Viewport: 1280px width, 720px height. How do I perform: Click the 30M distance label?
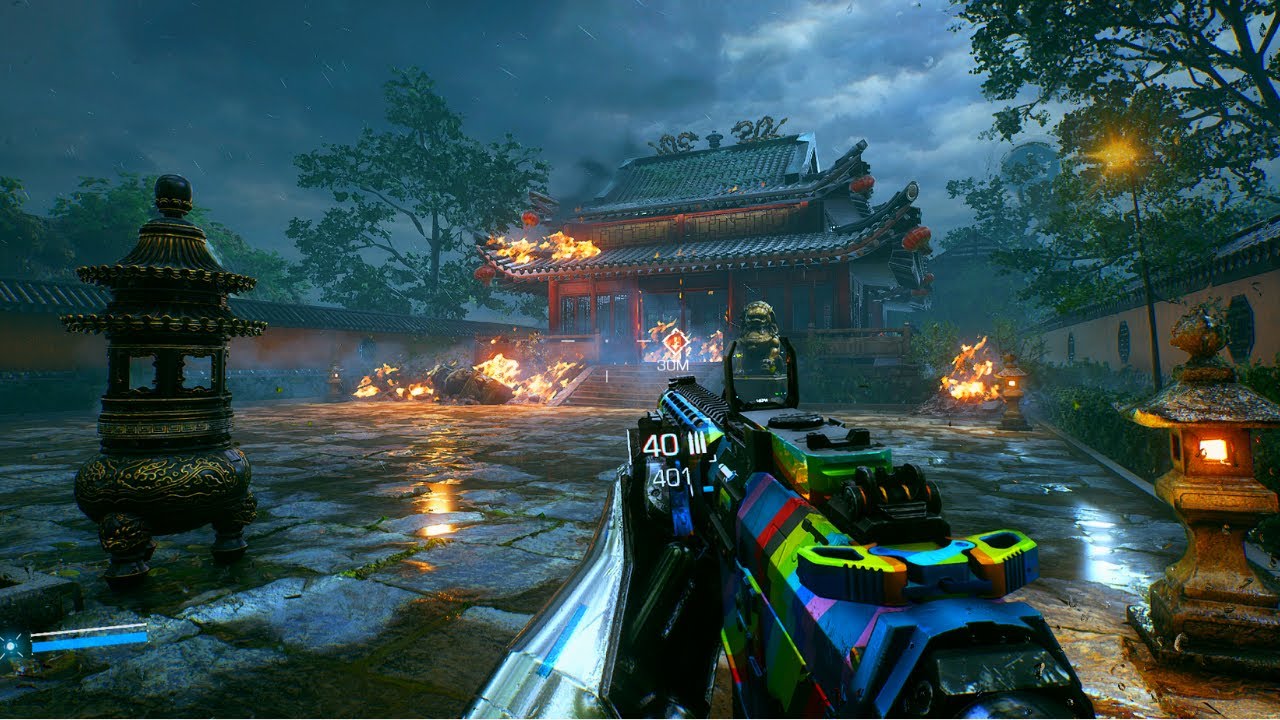674,366
